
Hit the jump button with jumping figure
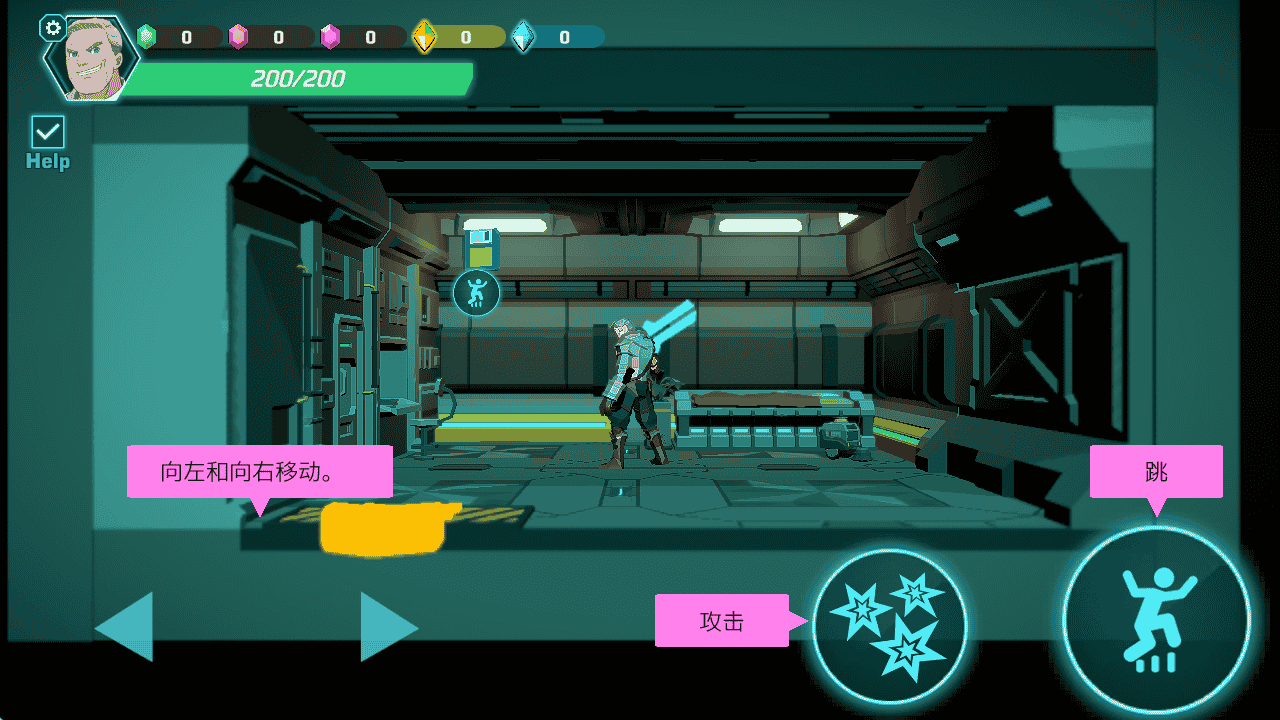point(1156,620)
